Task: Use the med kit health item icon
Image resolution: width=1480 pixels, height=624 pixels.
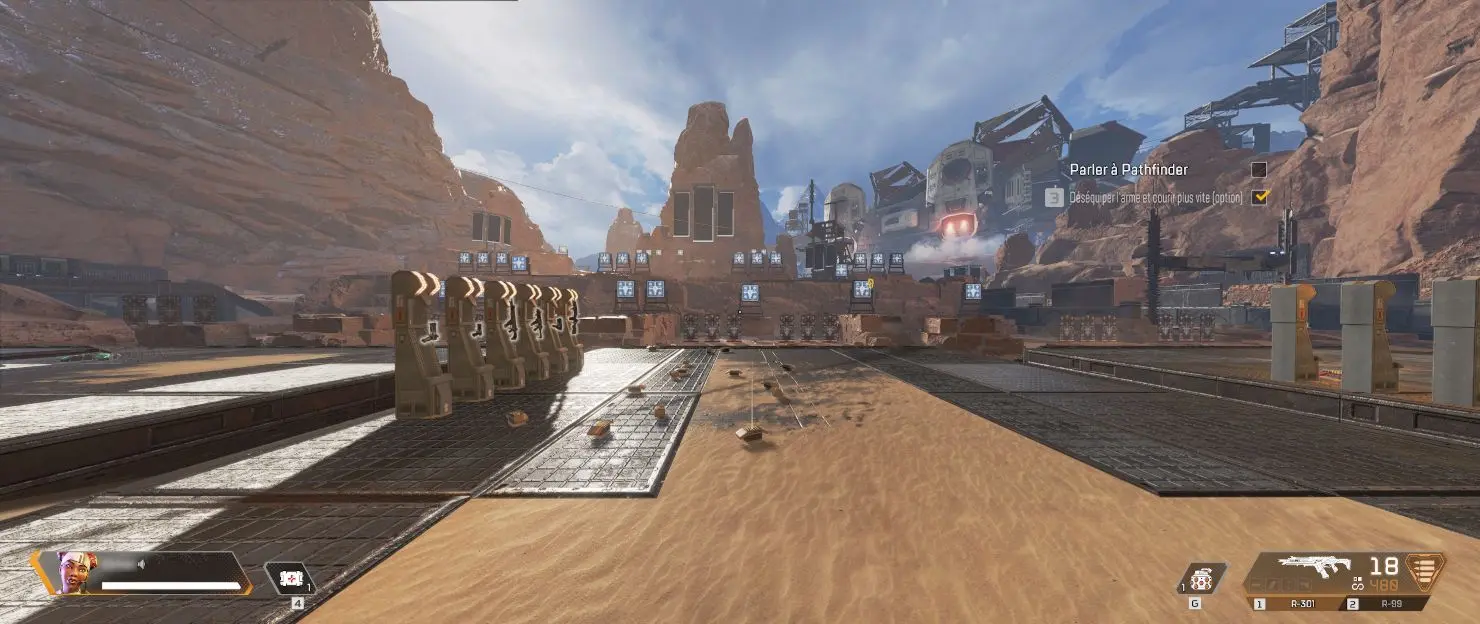Action: [x=290, y=579]
